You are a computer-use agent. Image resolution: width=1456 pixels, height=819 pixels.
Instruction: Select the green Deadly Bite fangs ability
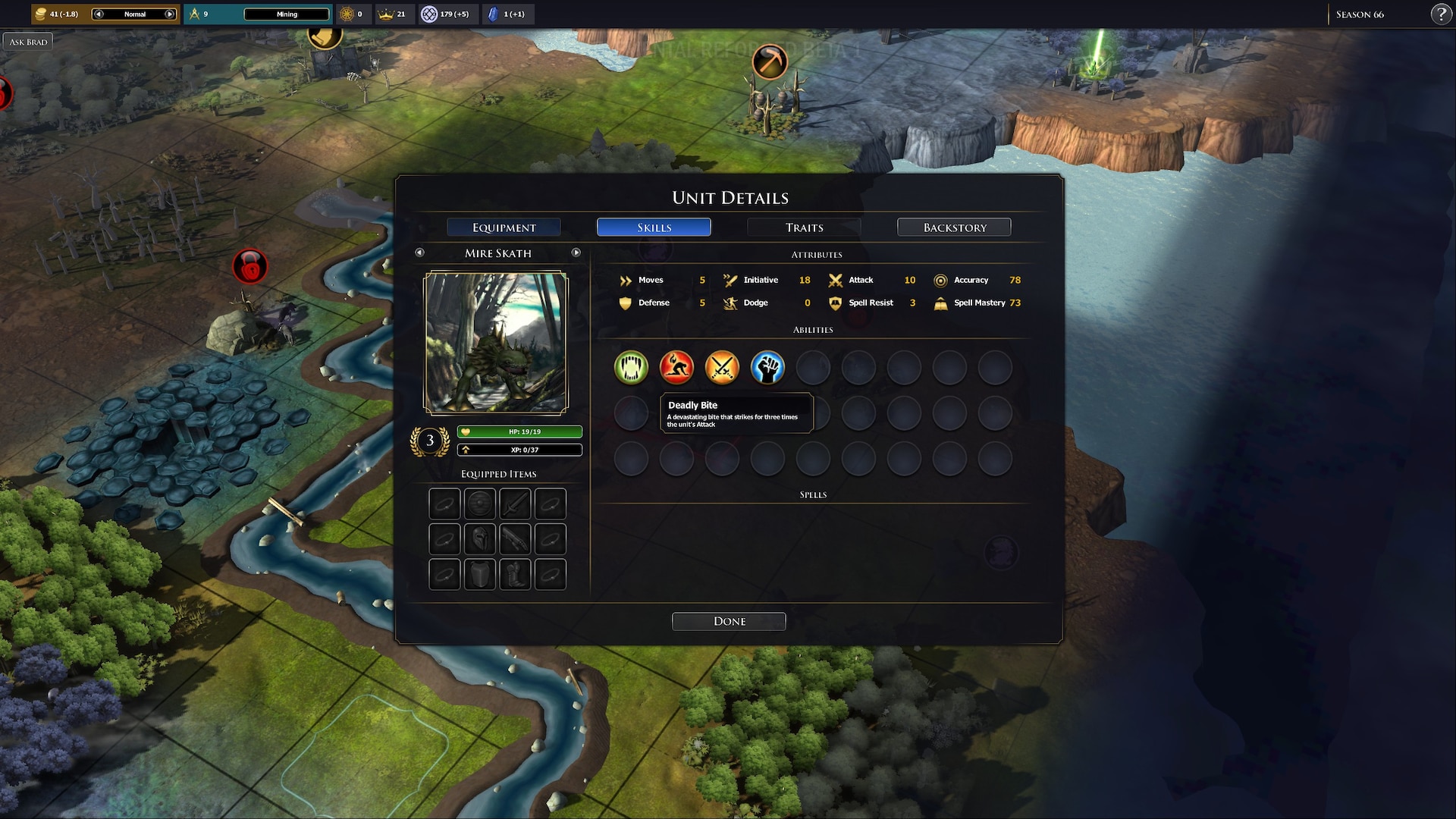631,368
